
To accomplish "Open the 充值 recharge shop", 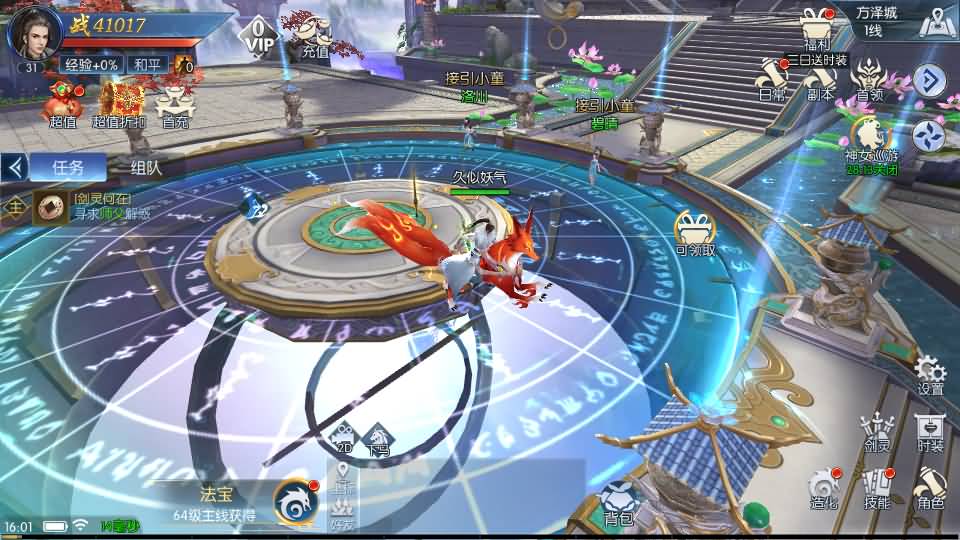I will coord(314,33).
